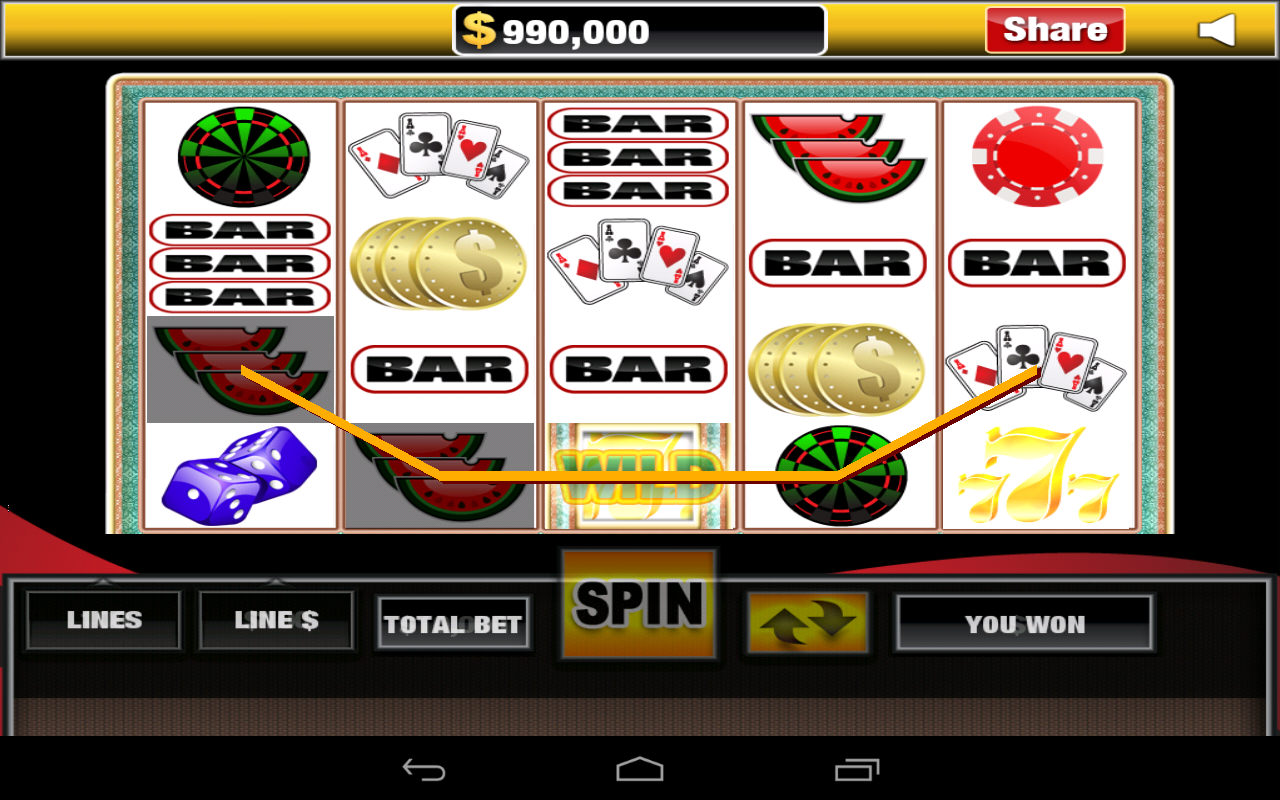Hit the SPIN button
This screenshot has width=1280, height=800.
tap(639, 604)
